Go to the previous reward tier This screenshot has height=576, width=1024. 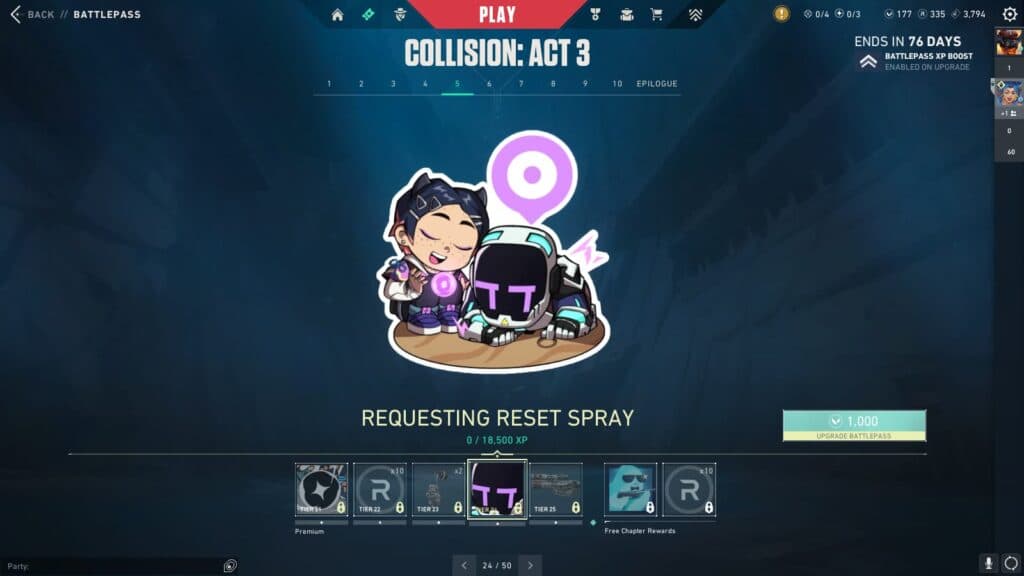[x=464, y=565]
